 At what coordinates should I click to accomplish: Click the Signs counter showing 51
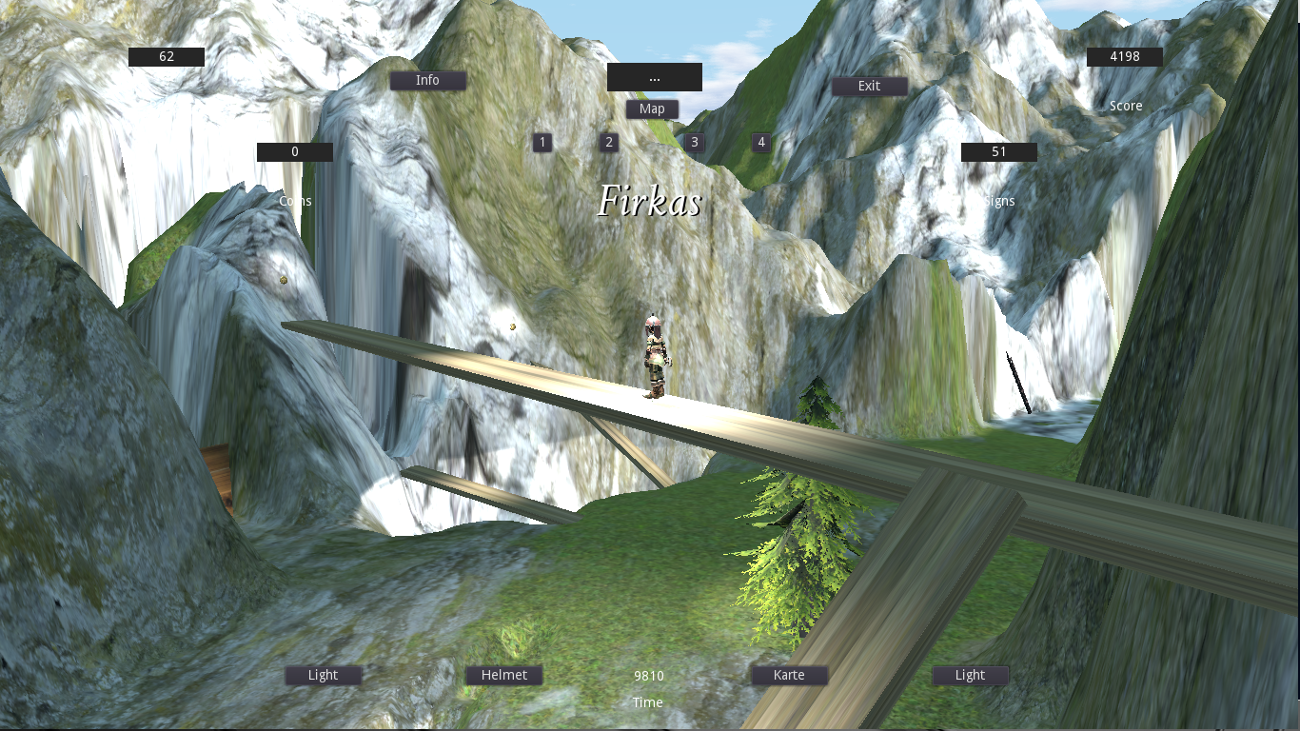(998, 151)
